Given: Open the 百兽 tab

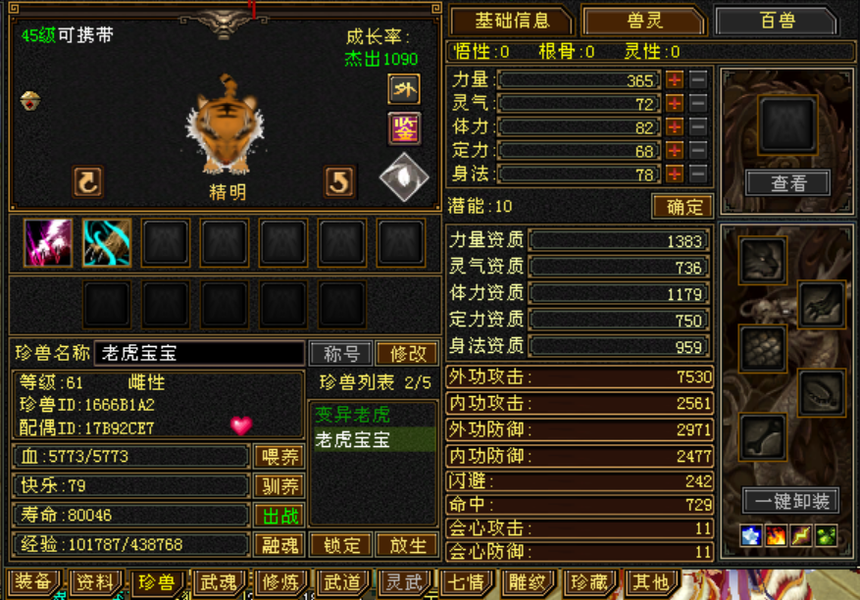Looking at the screenshot, I should pyautogui.click(x=775, y=21).
